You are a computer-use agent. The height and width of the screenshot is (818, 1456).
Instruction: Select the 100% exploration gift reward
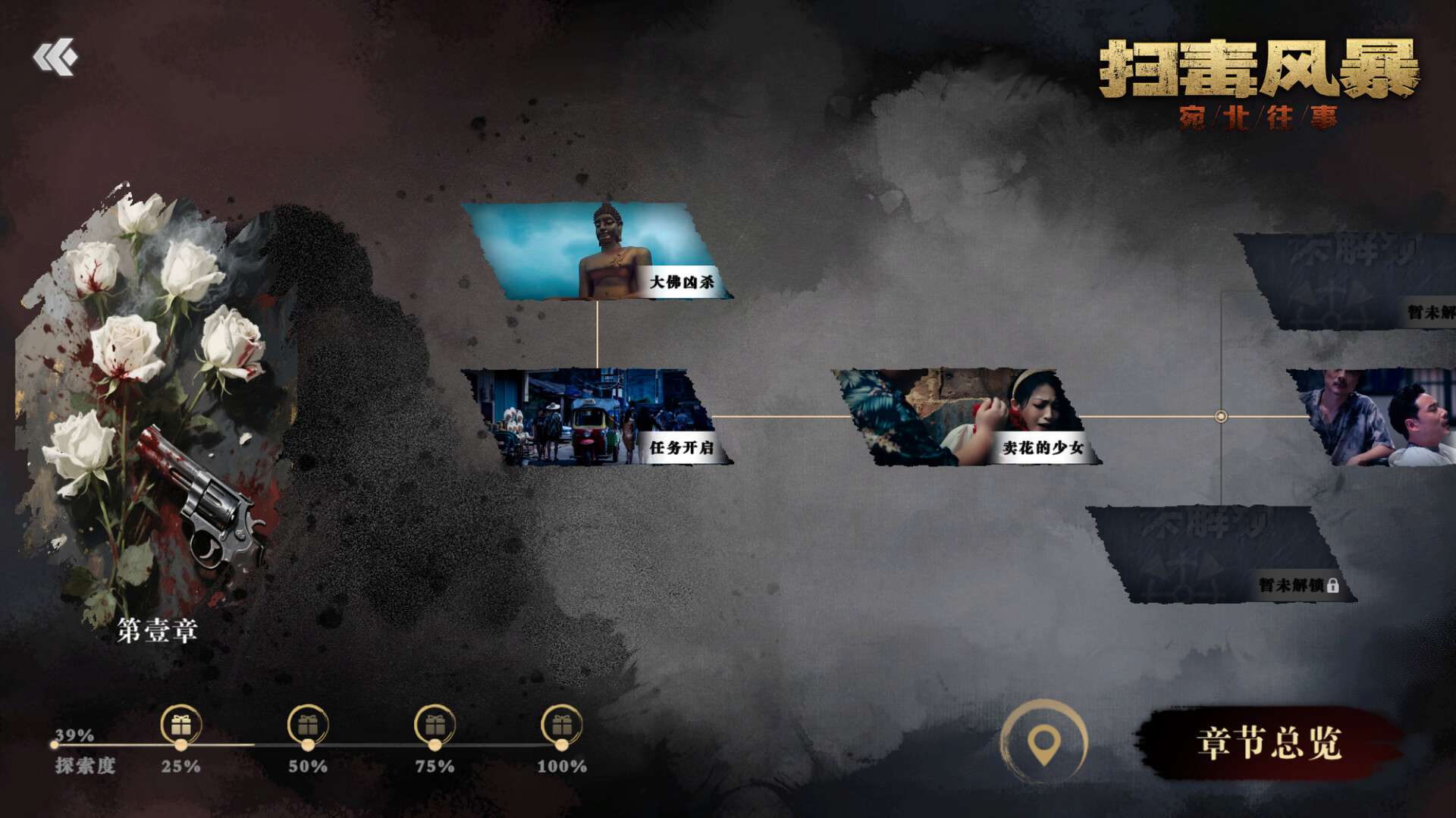tap(561, 726)
